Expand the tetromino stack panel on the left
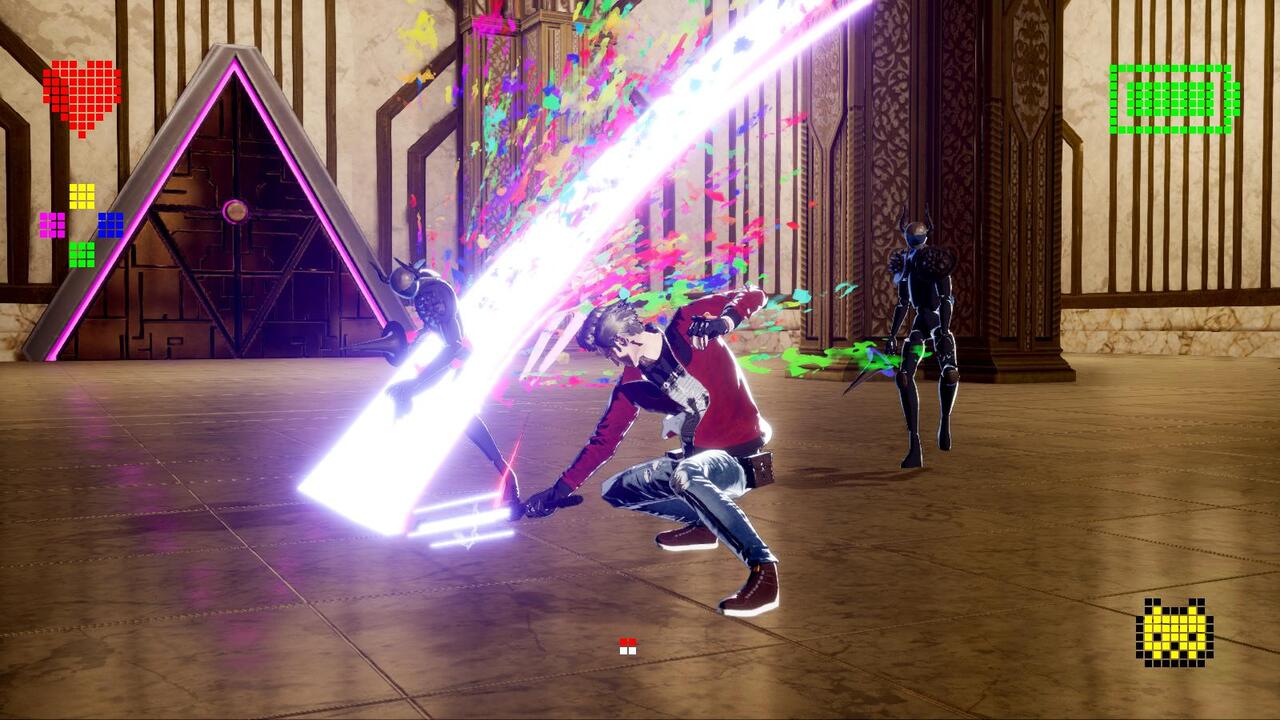The height and width of the screenshot is (720, 1280). coord(80,222)
